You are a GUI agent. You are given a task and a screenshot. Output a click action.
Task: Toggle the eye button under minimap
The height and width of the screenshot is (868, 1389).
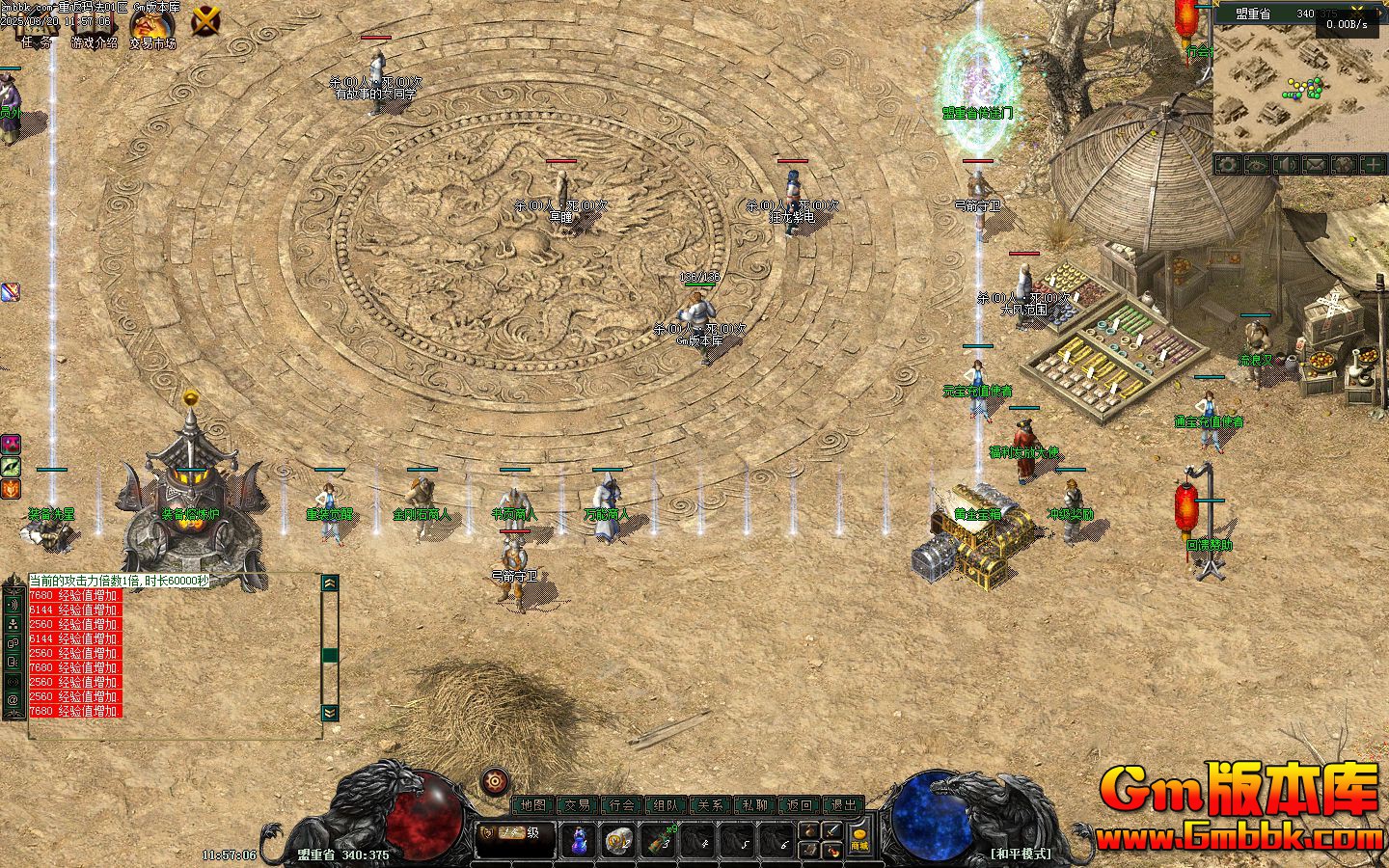[1257, 165]
